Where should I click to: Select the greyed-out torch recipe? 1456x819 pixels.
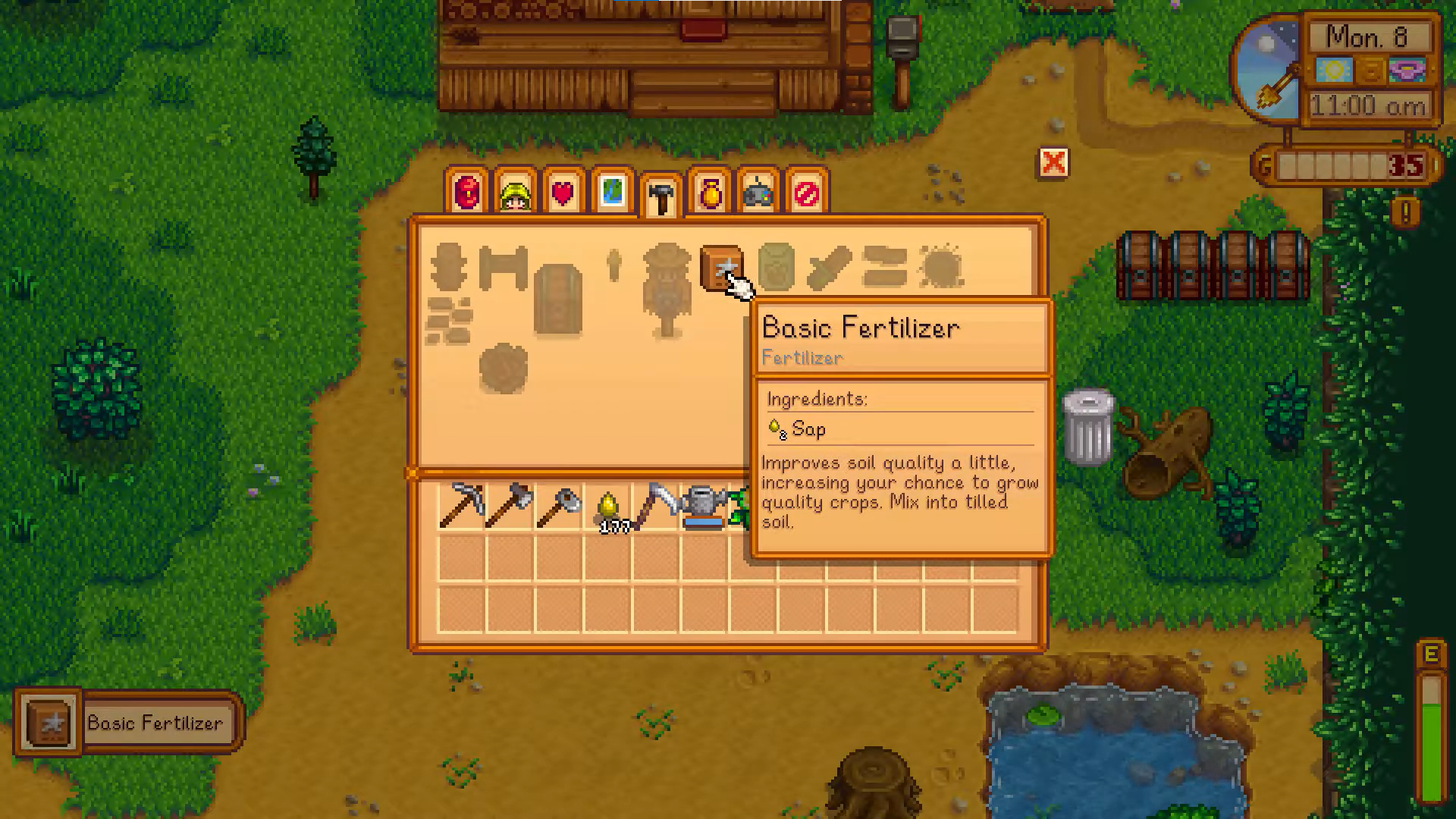click(614, 265)
